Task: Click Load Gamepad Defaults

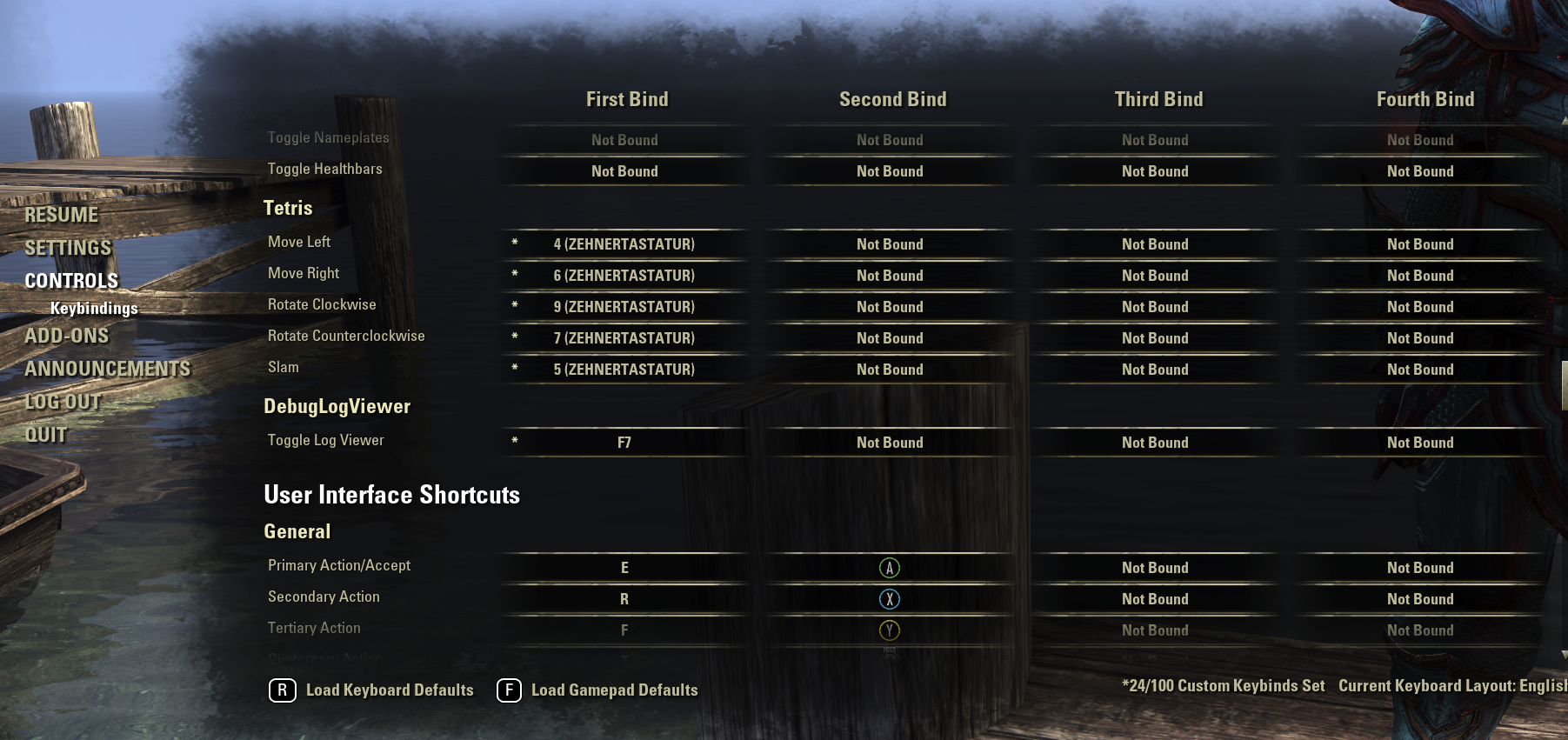Action: pyautogui.click(x=597, y=690)
